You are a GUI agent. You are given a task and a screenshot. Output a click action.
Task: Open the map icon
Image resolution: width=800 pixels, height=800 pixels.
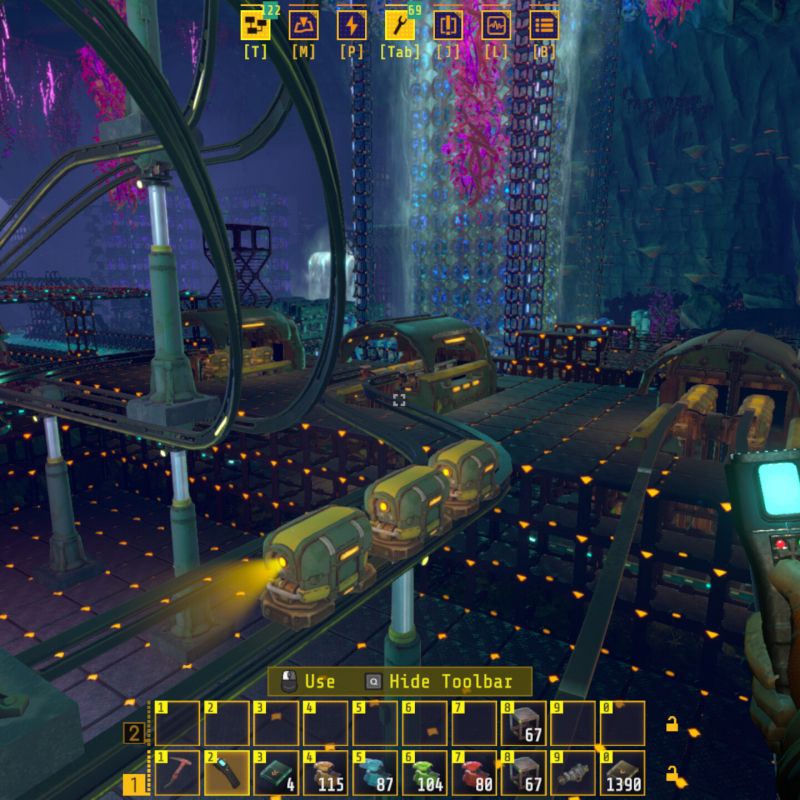coord(304,25)
